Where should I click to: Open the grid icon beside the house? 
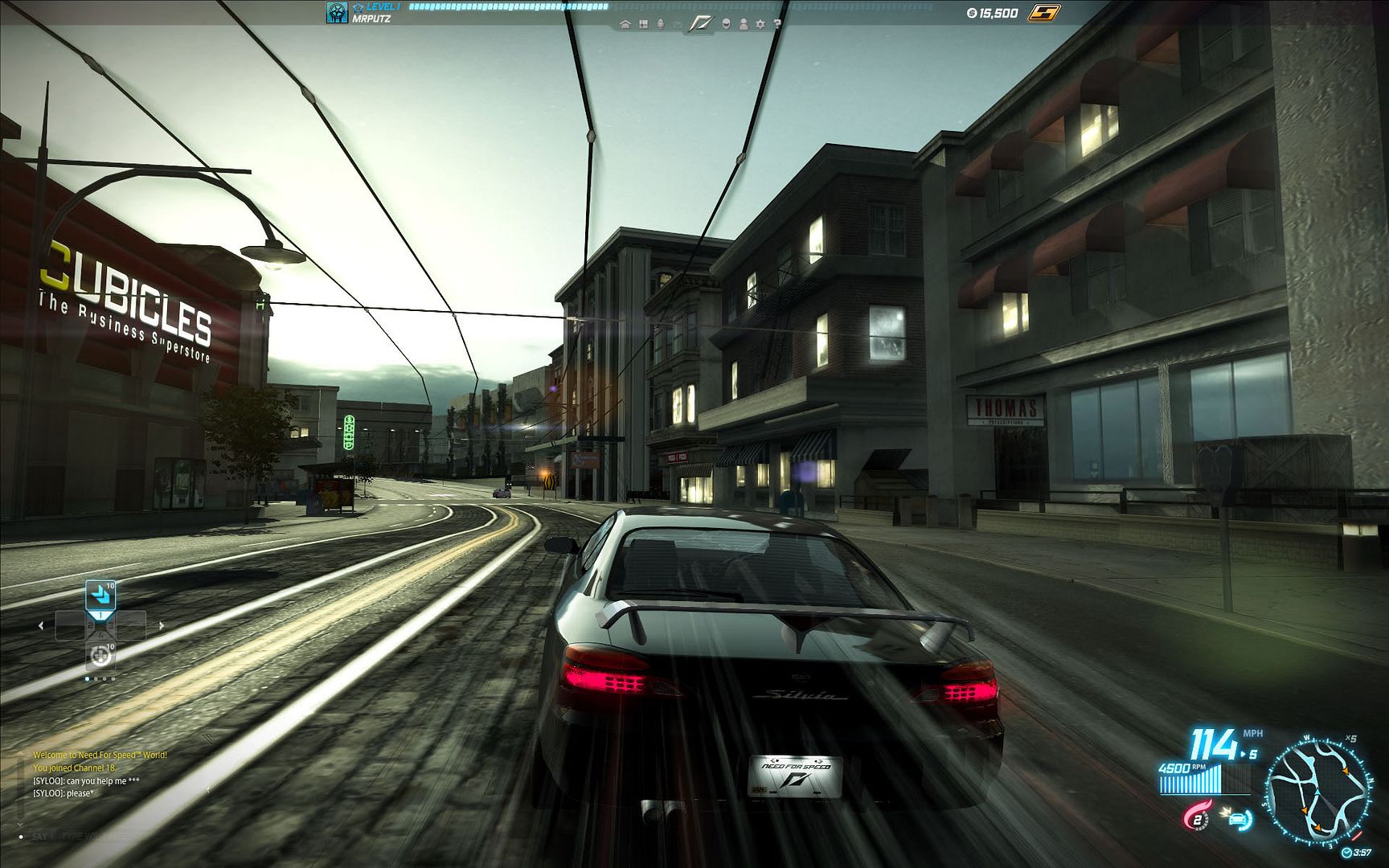(643, 24)
